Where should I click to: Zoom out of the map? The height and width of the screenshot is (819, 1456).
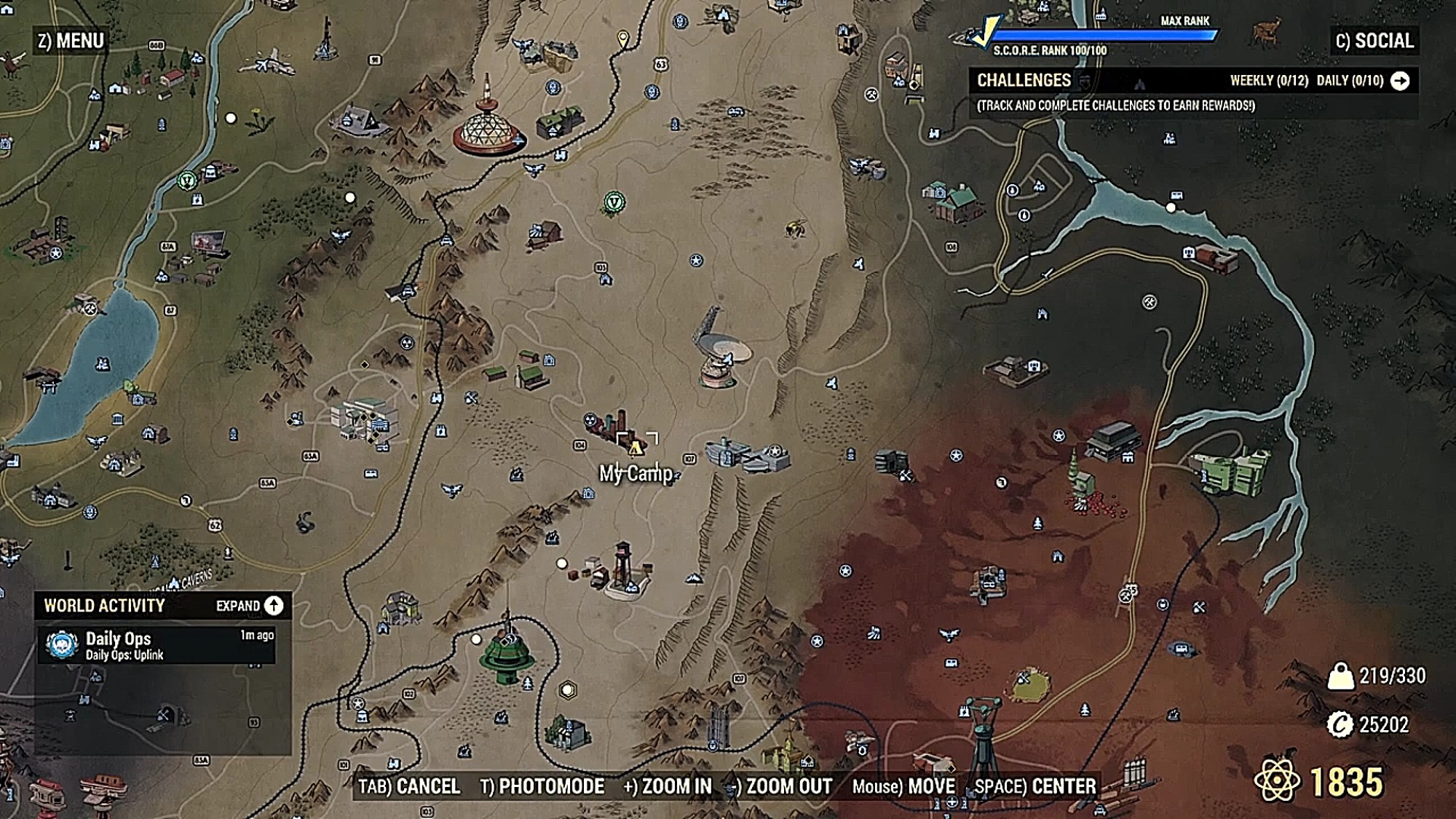[781, 786]
